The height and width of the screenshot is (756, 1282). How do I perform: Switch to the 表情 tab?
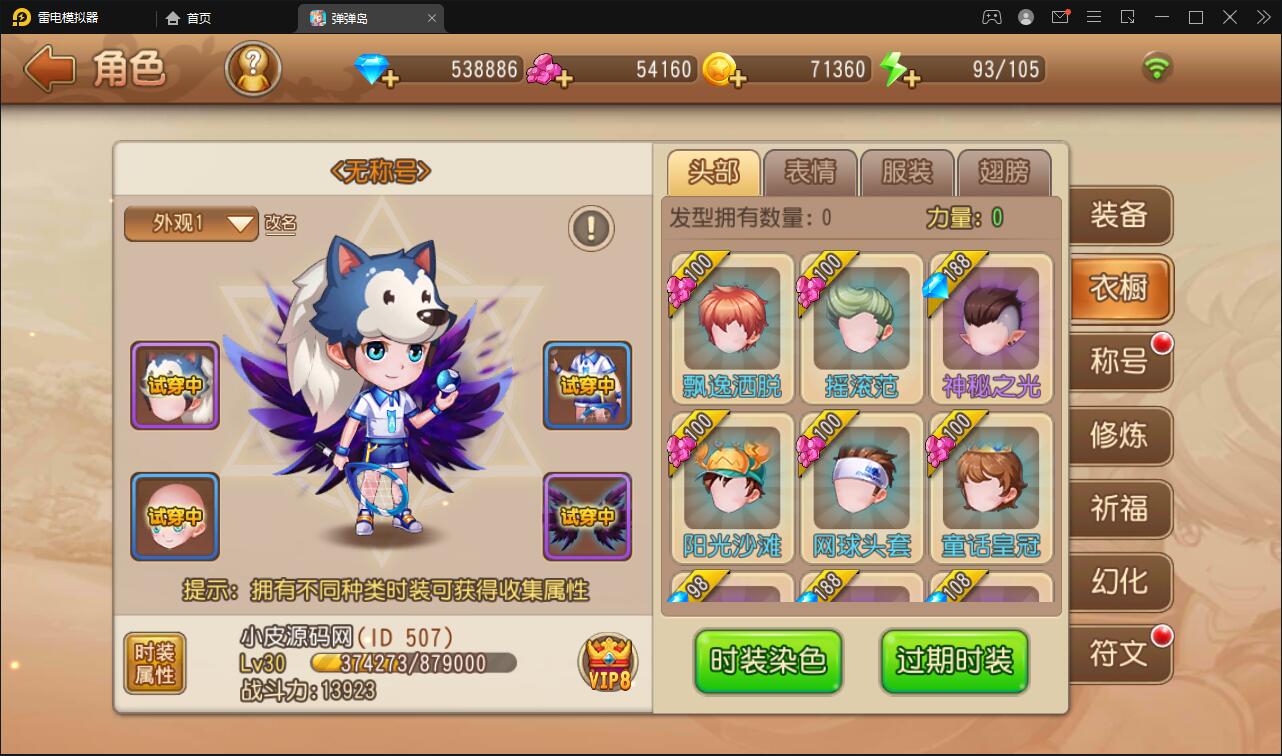[x=810, y=172]
